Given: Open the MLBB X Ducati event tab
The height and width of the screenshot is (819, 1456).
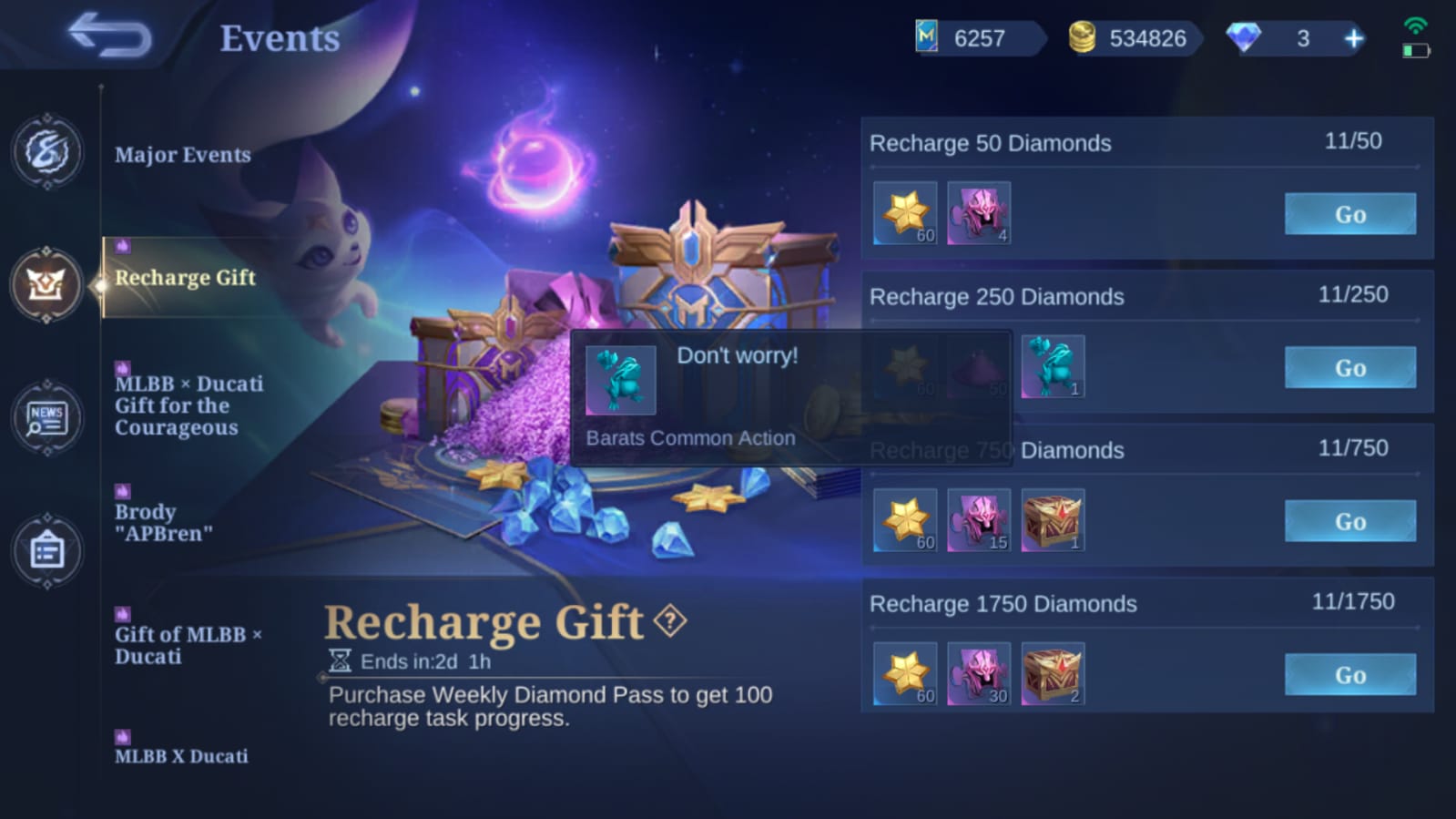Looking at the screenshot, I should point(180,754).
